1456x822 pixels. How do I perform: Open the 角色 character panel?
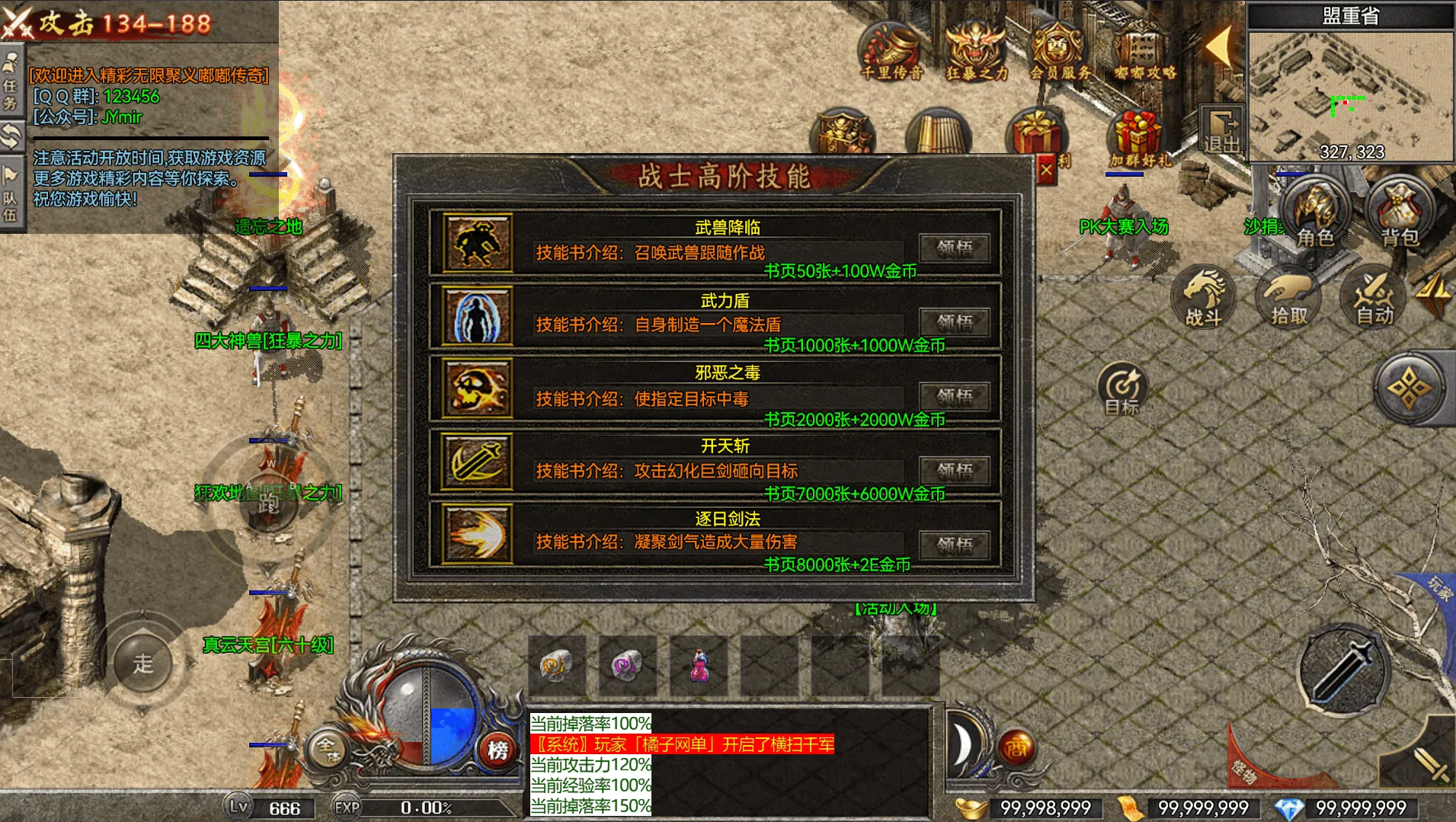tap(1314, 213)
